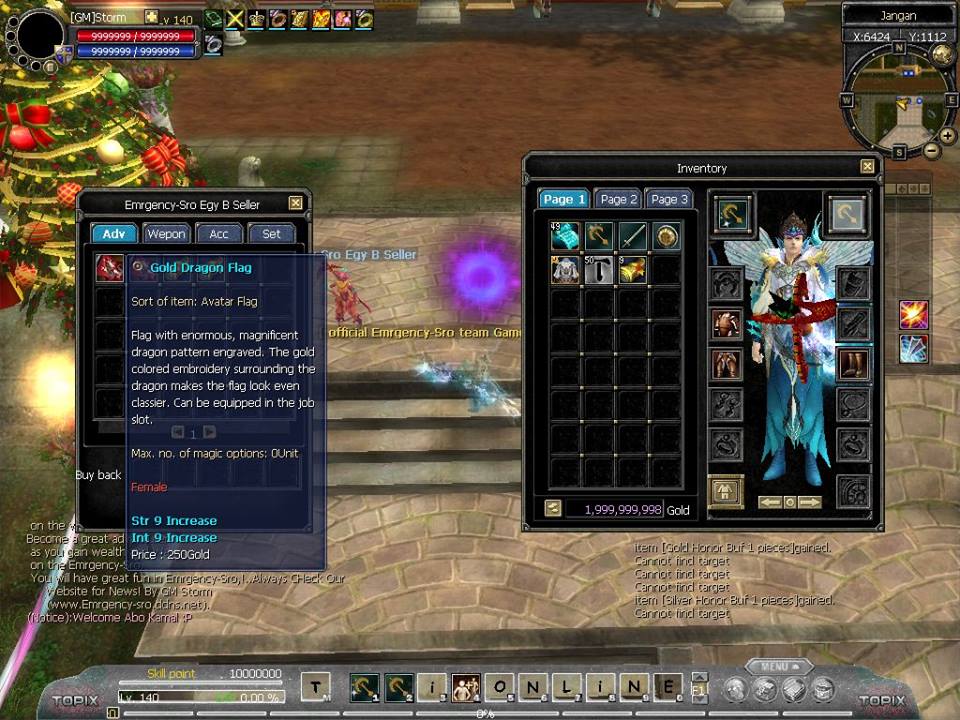Use the first hotbar skill slot
960x720 pixels.
pos(365,687)
